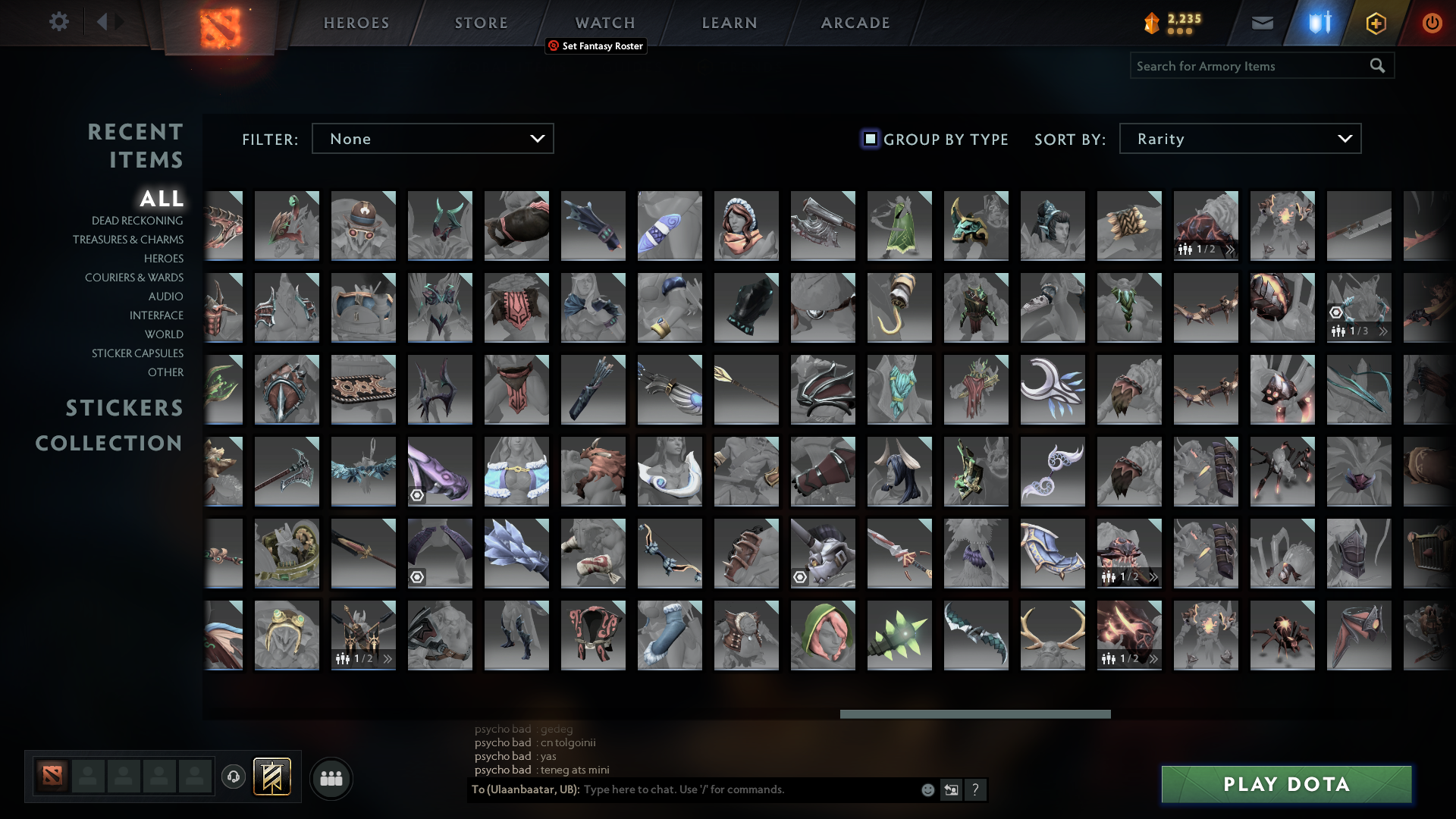
Task: Click the red power exit icon
Action: tap(1432, 23)
